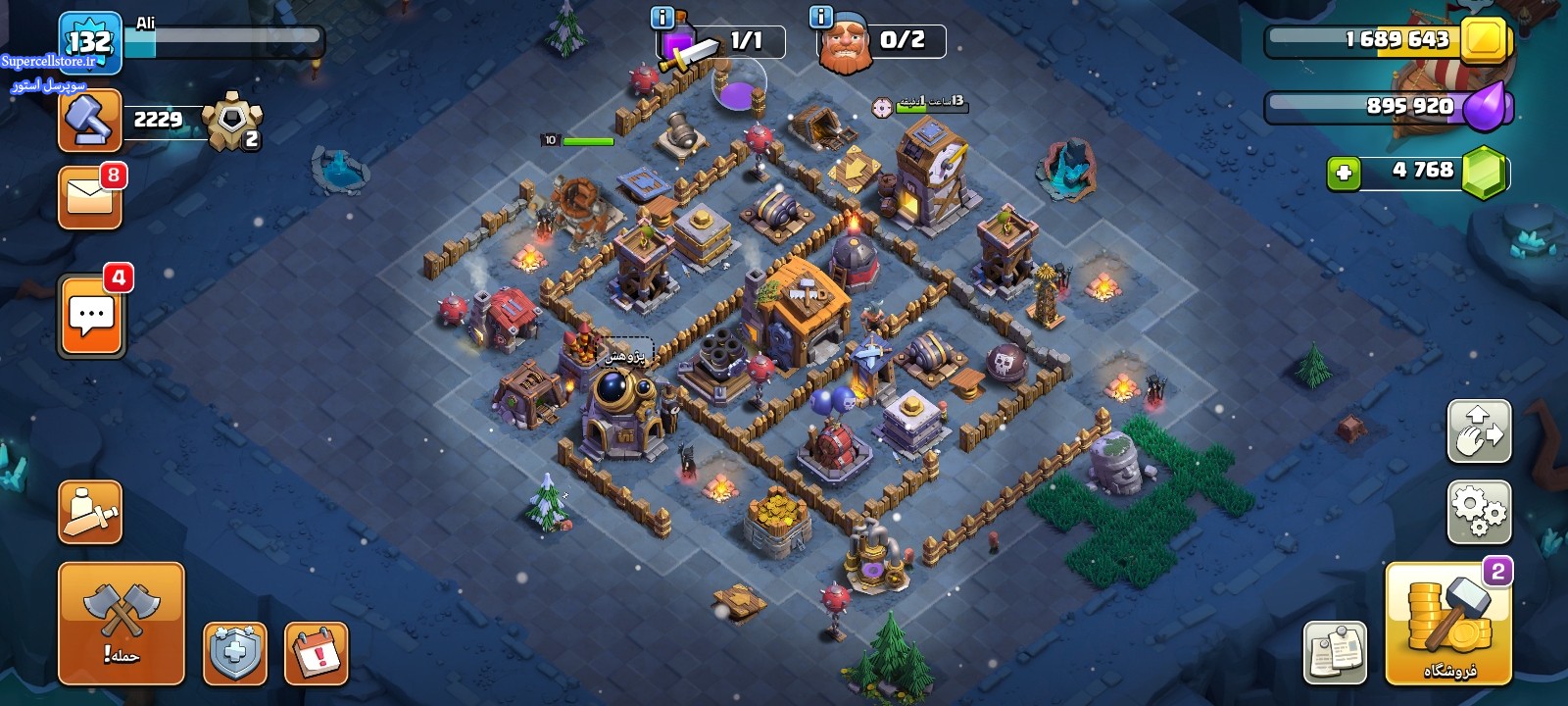Open the anvil and sword button
Screen dimensions: 1568x706
click(x=90, y=512)
